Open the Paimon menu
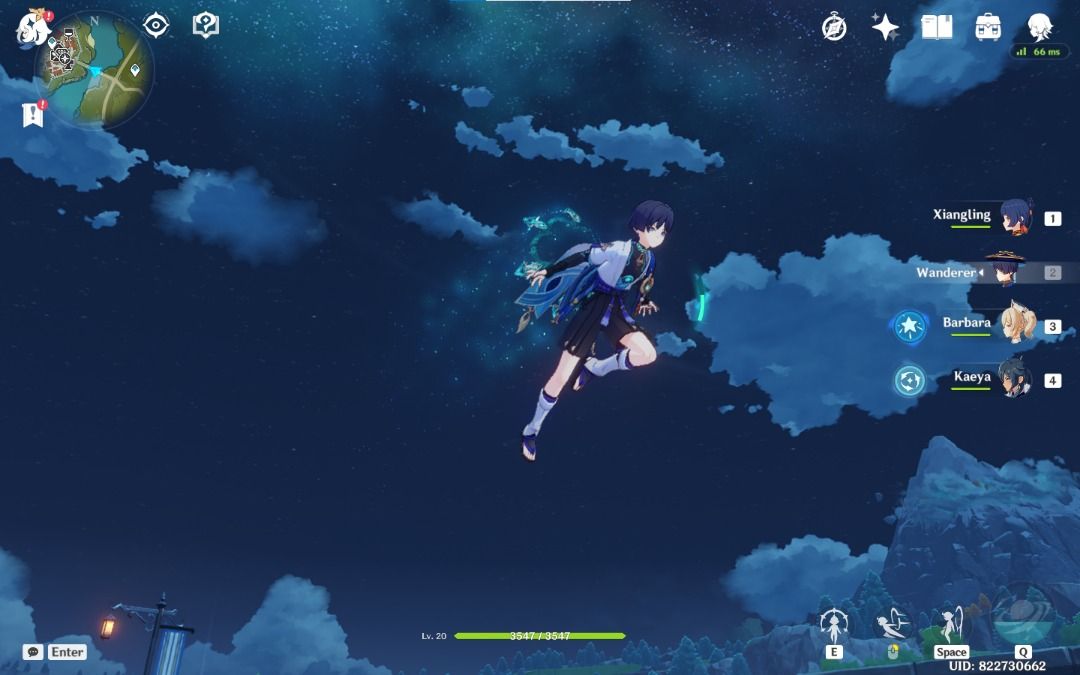The width and height of the screenshot is (1080, 675). point(32,27)
